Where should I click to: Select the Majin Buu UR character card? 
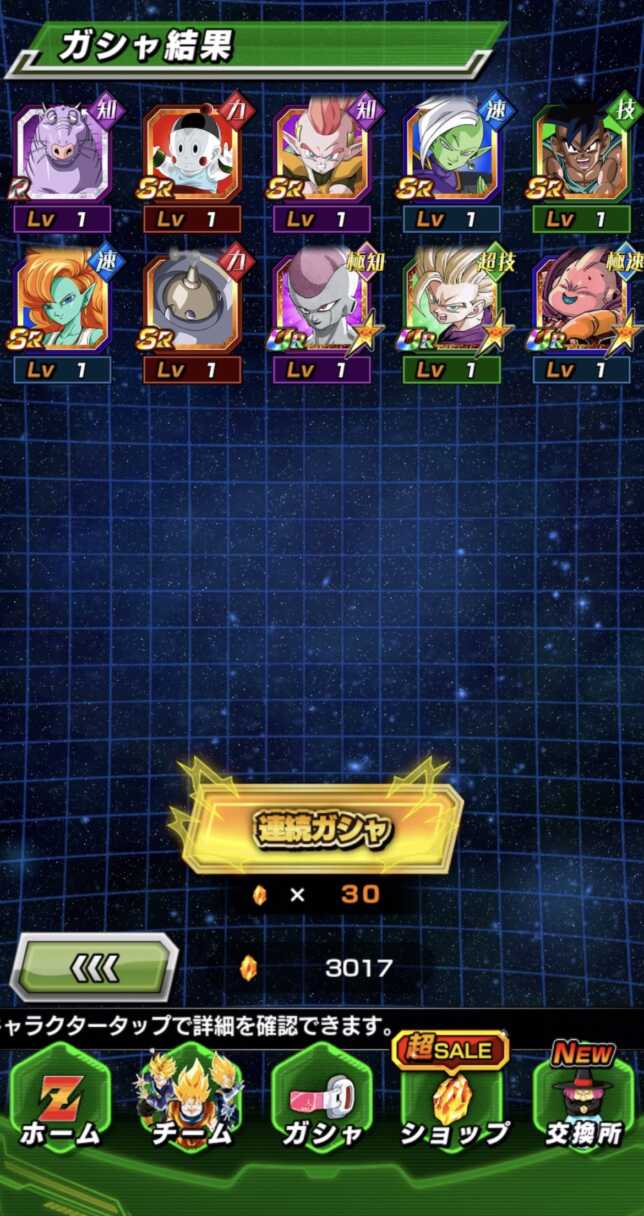pyautogui.click(x=582, y=302)
